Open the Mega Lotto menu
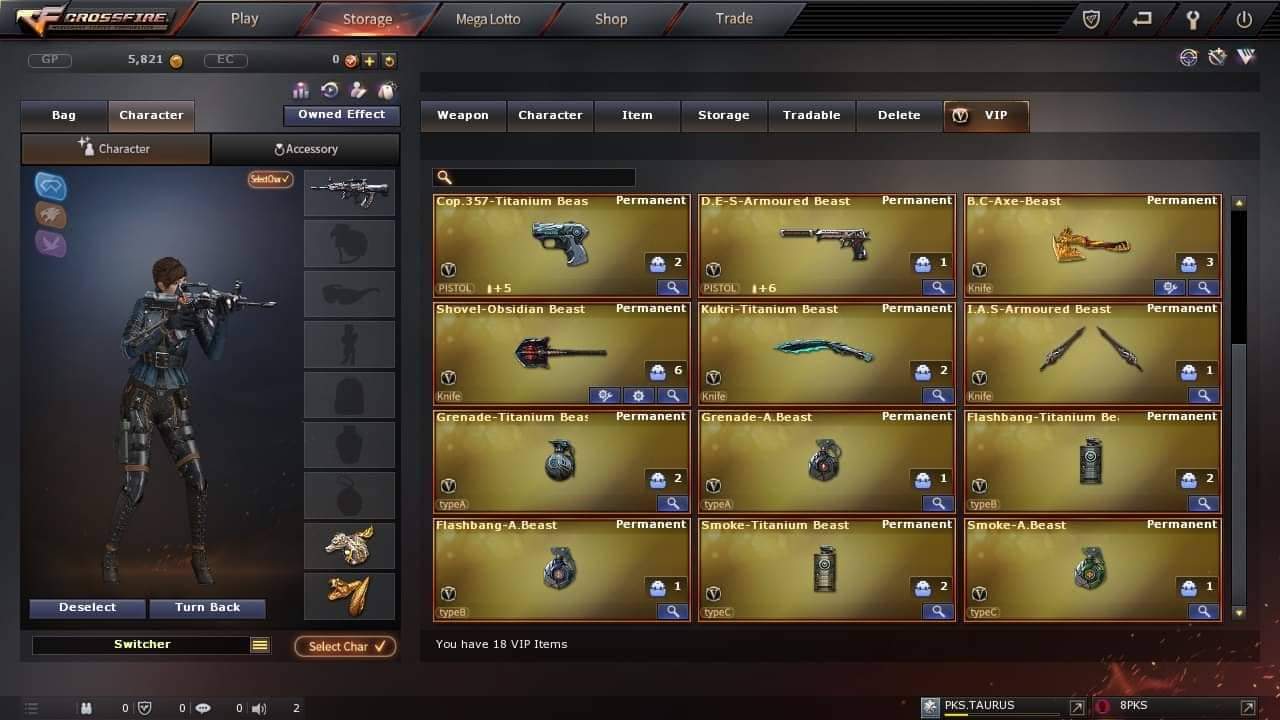This screenshot has height=720, width=1280. (x=487, y=18)
